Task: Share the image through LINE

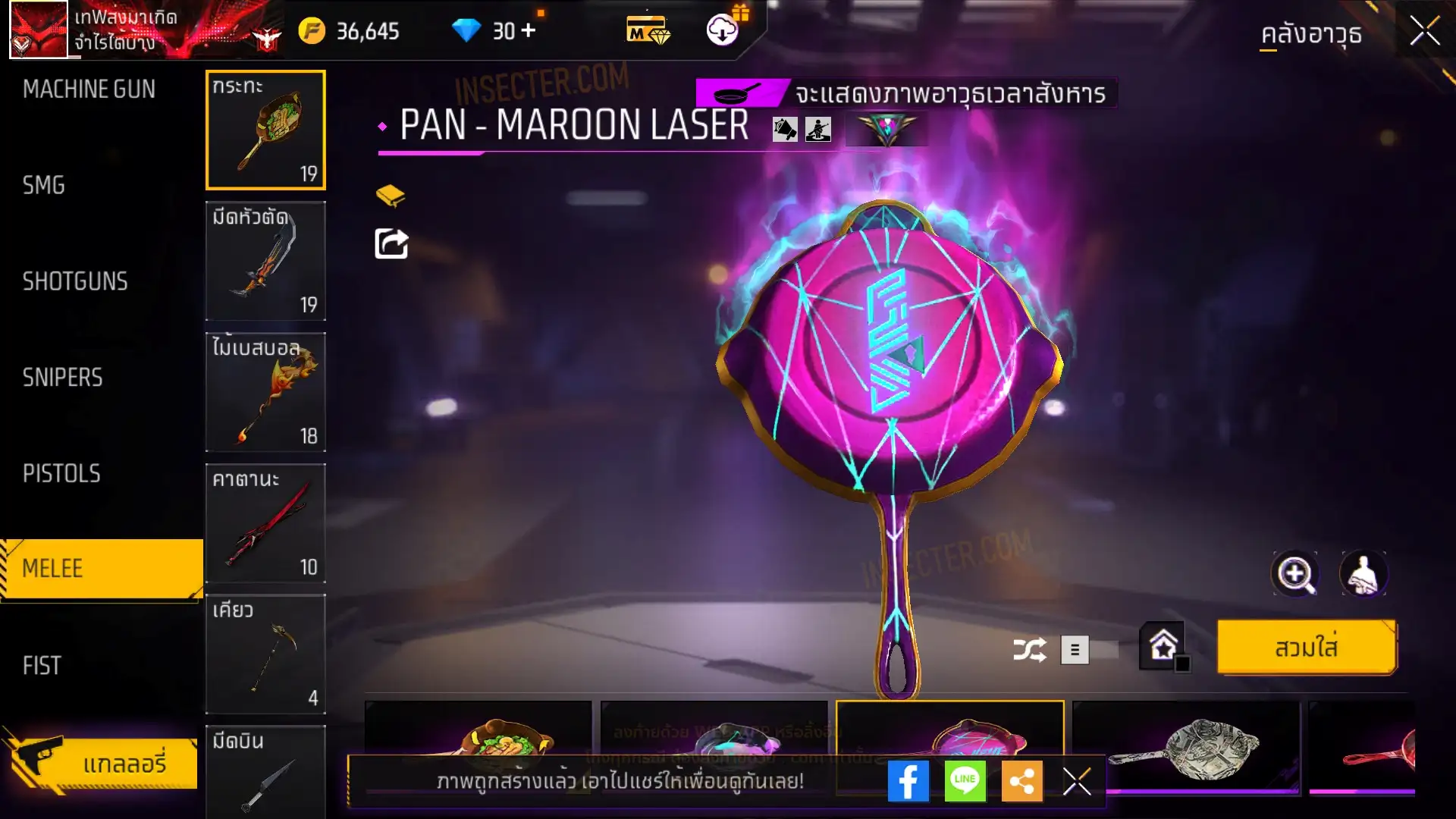Action: click(965, 781)
